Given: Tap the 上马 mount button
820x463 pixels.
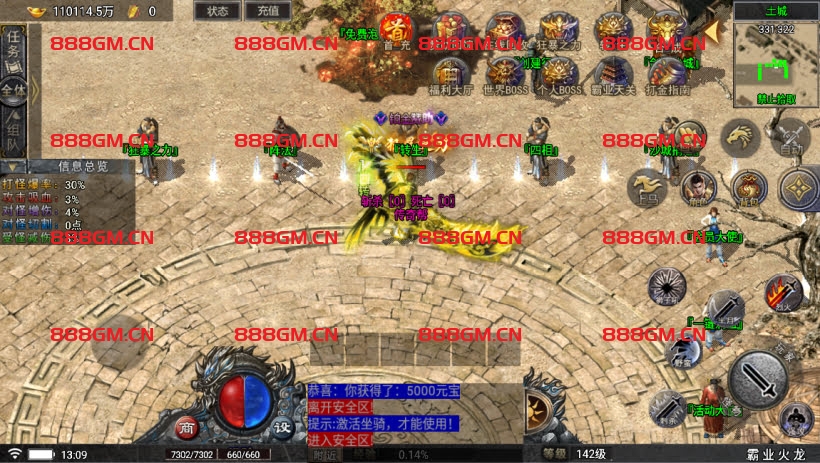Looking at the screenshot, I should [x=647, y=187].
